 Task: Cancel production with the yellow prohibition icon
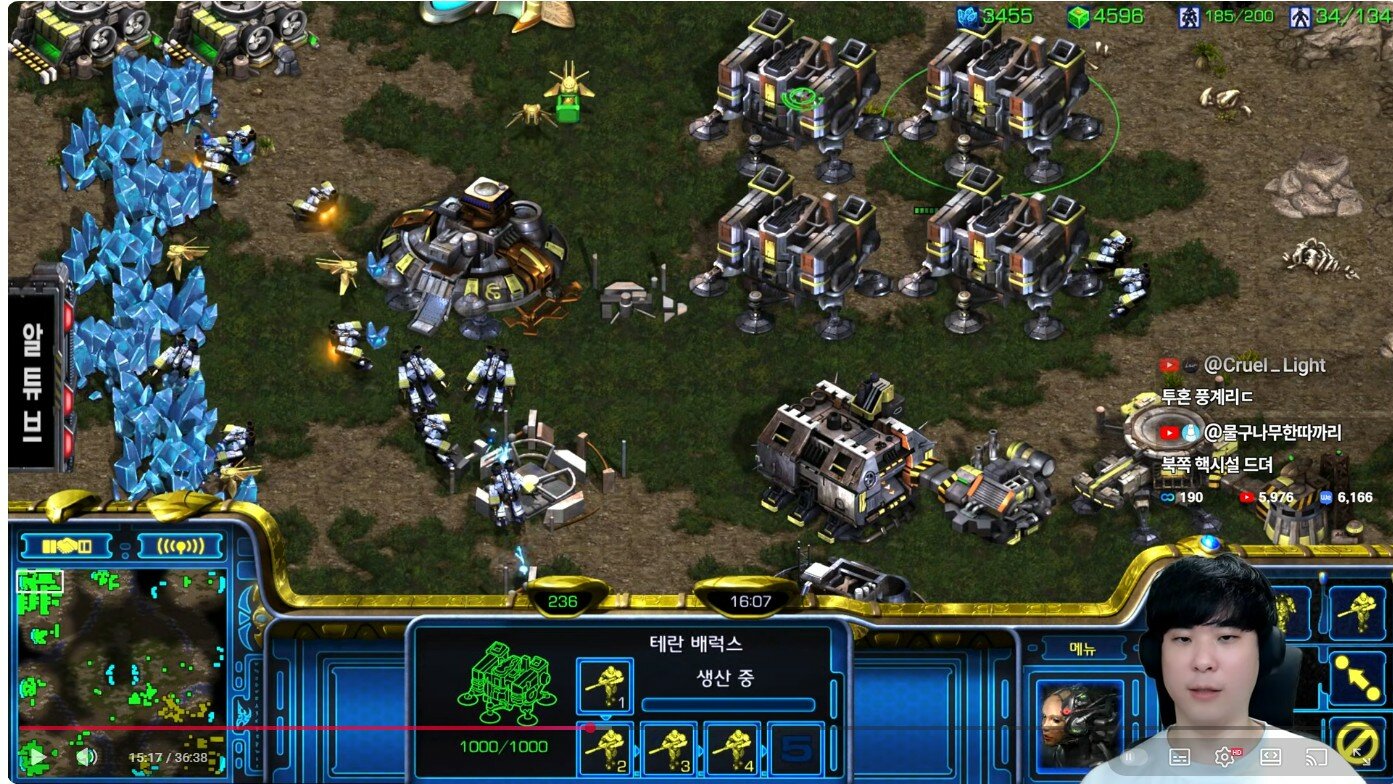[1358, 743]
